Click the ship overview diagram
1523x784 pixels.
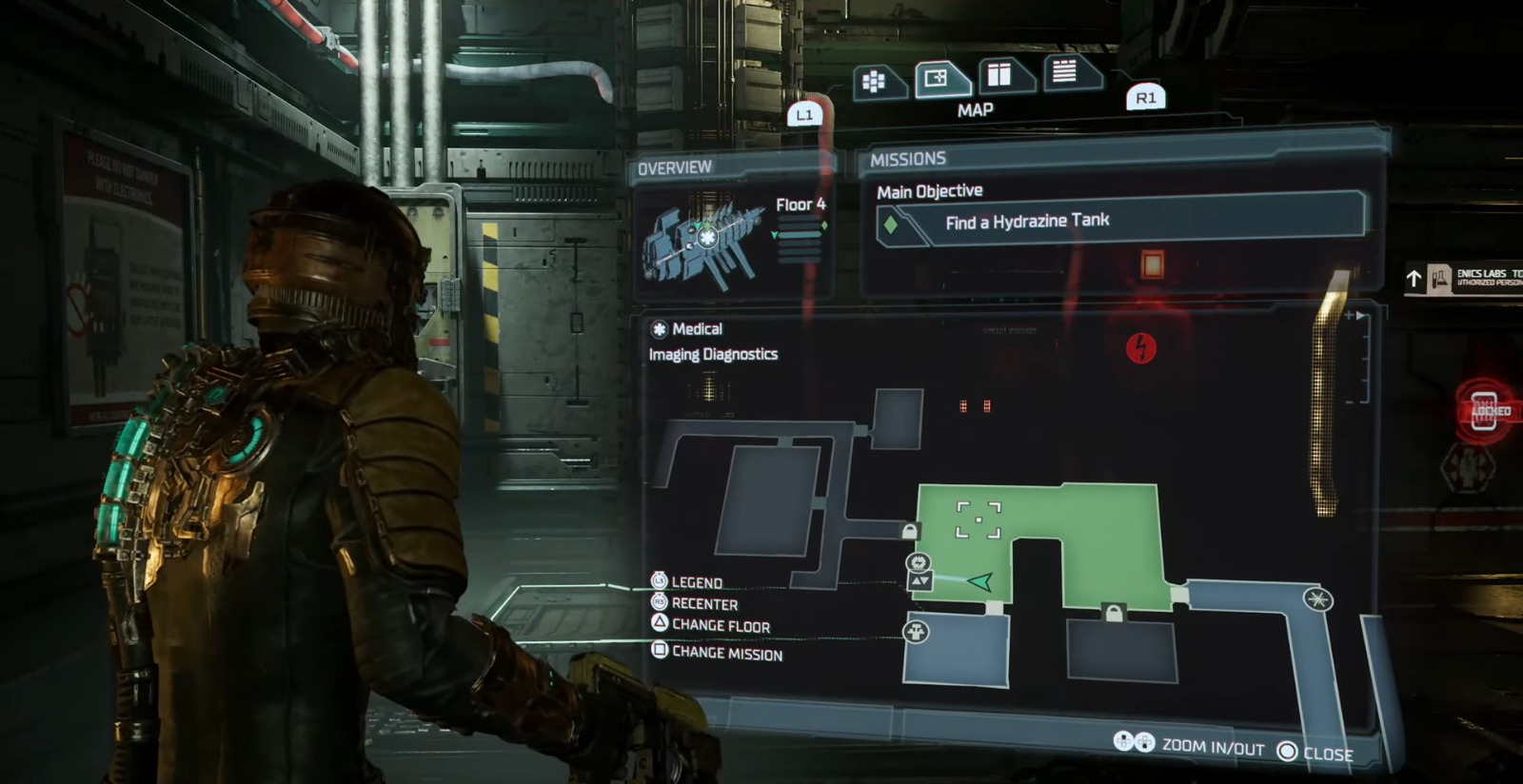[x=704, y=239]
